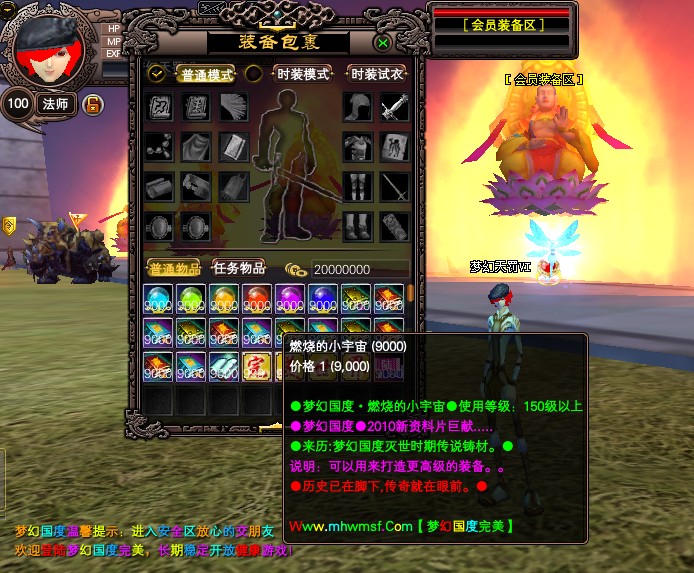The image size is (694, 573).
Task: Pick the purple orb item
Action: (289, 299)
